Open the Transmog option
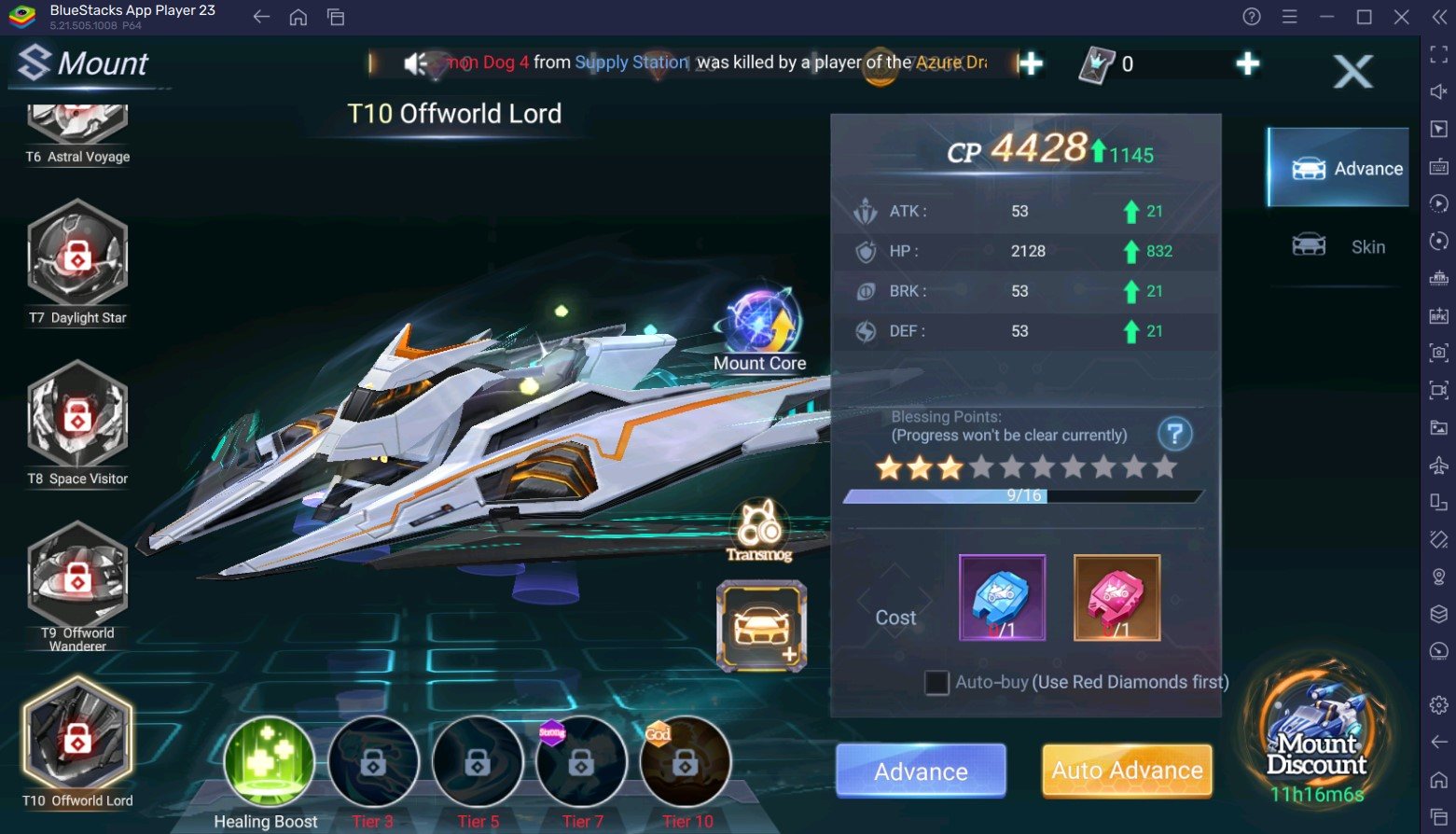Image resolution: width=1456 pixels, height=834 pixels. [760, 532]
